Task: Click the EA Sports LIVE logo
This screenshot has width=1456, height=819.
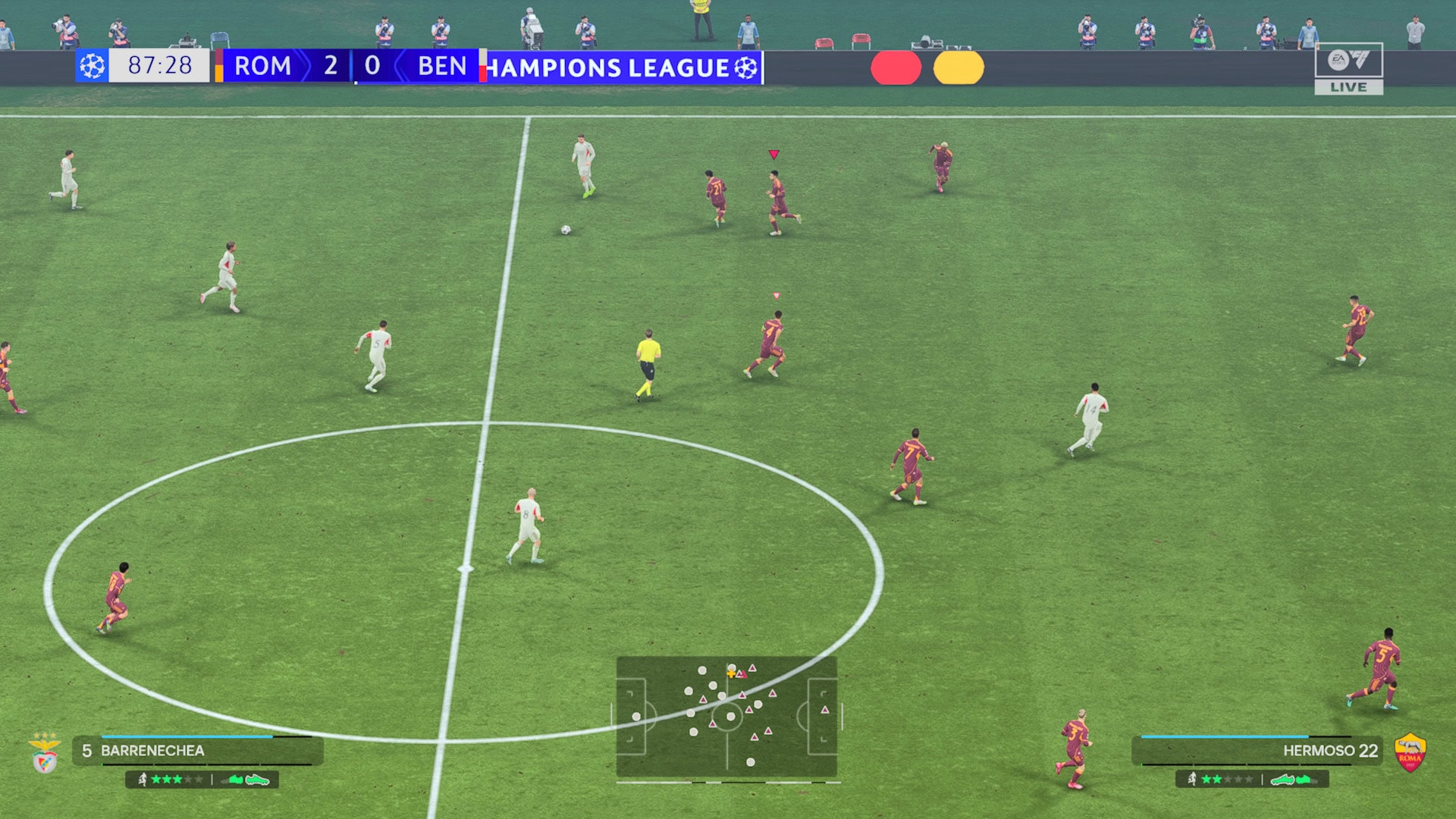Action: pyautogui.click(x=1348, y=68)
